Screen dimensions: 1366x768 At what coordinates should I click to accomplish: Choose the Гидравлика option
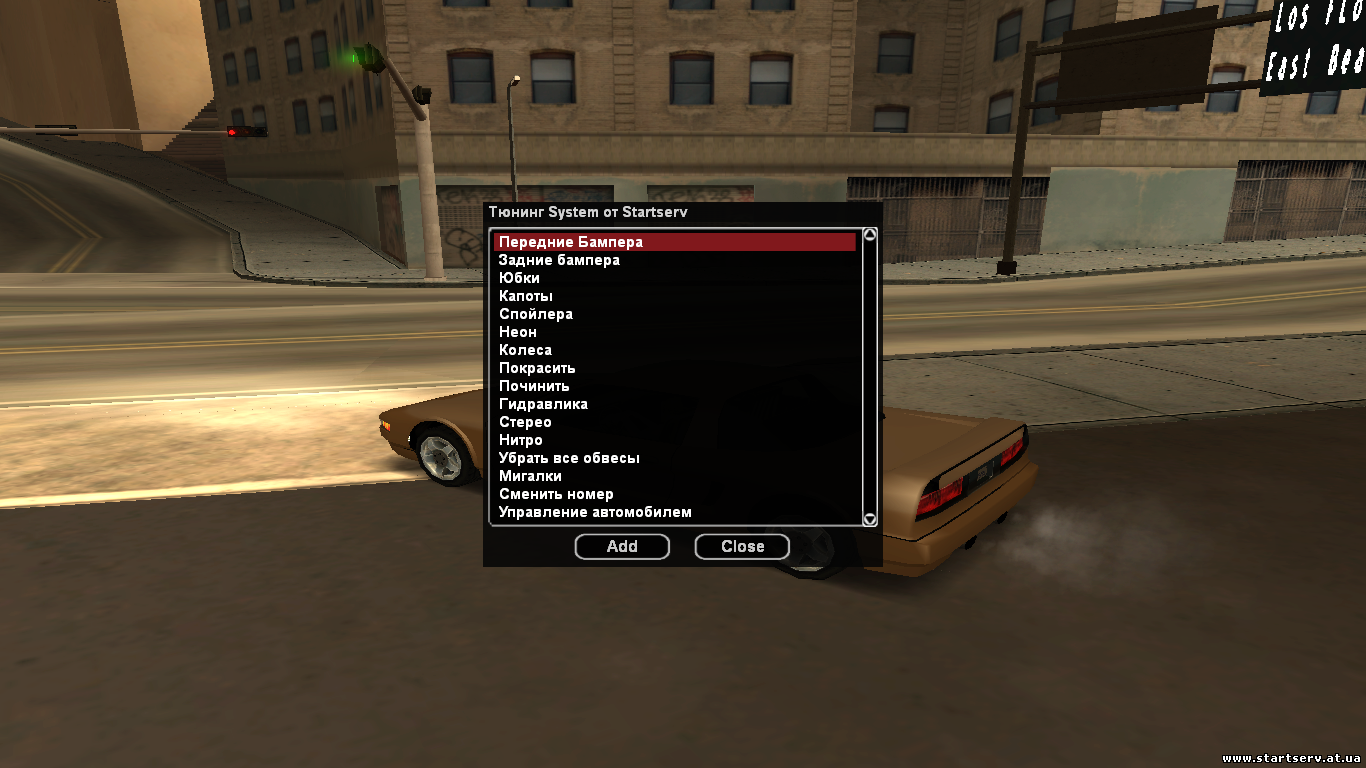(543, 404)
